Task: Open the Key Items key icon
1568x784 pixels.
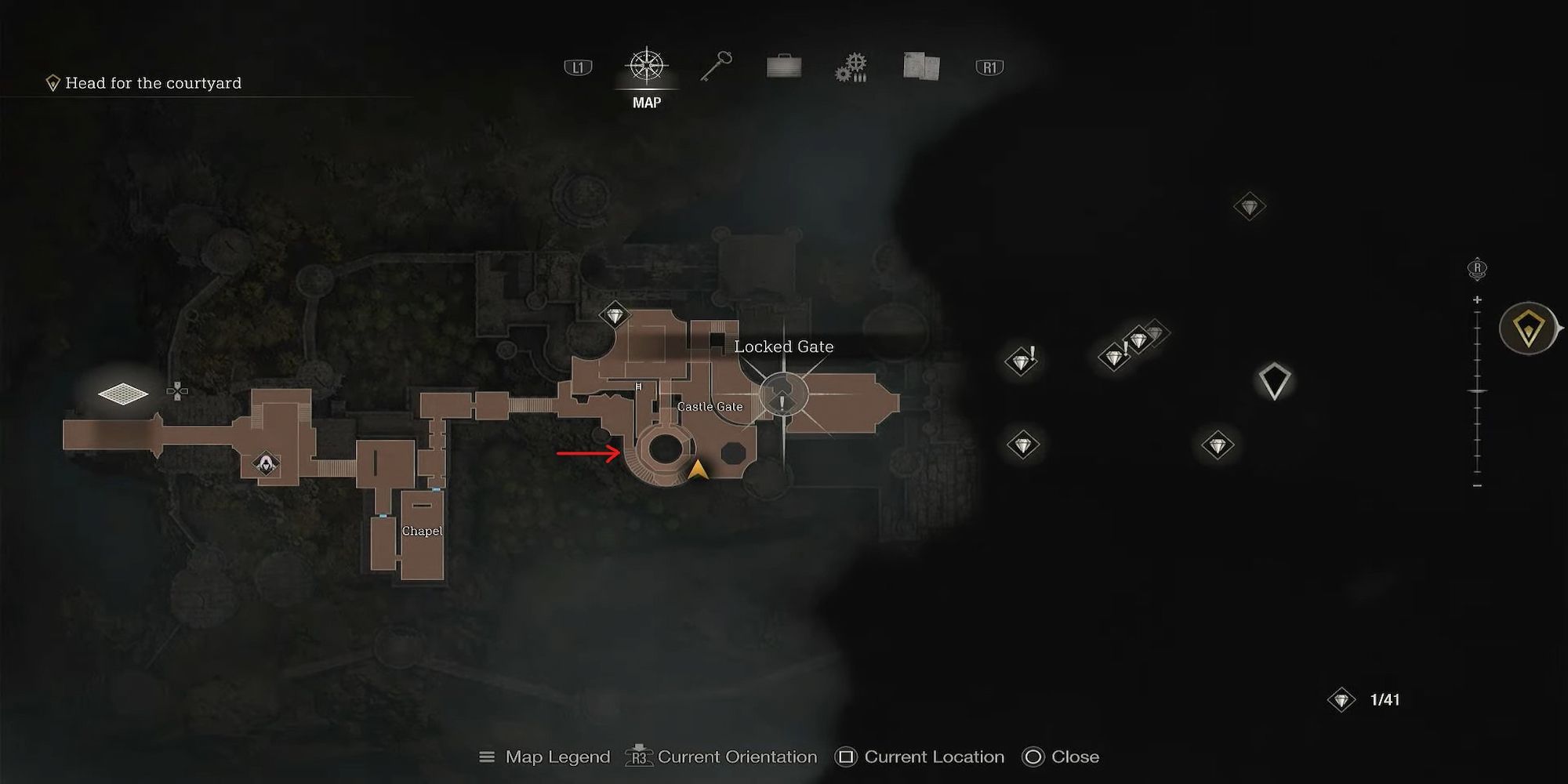Action: (714, 67)
